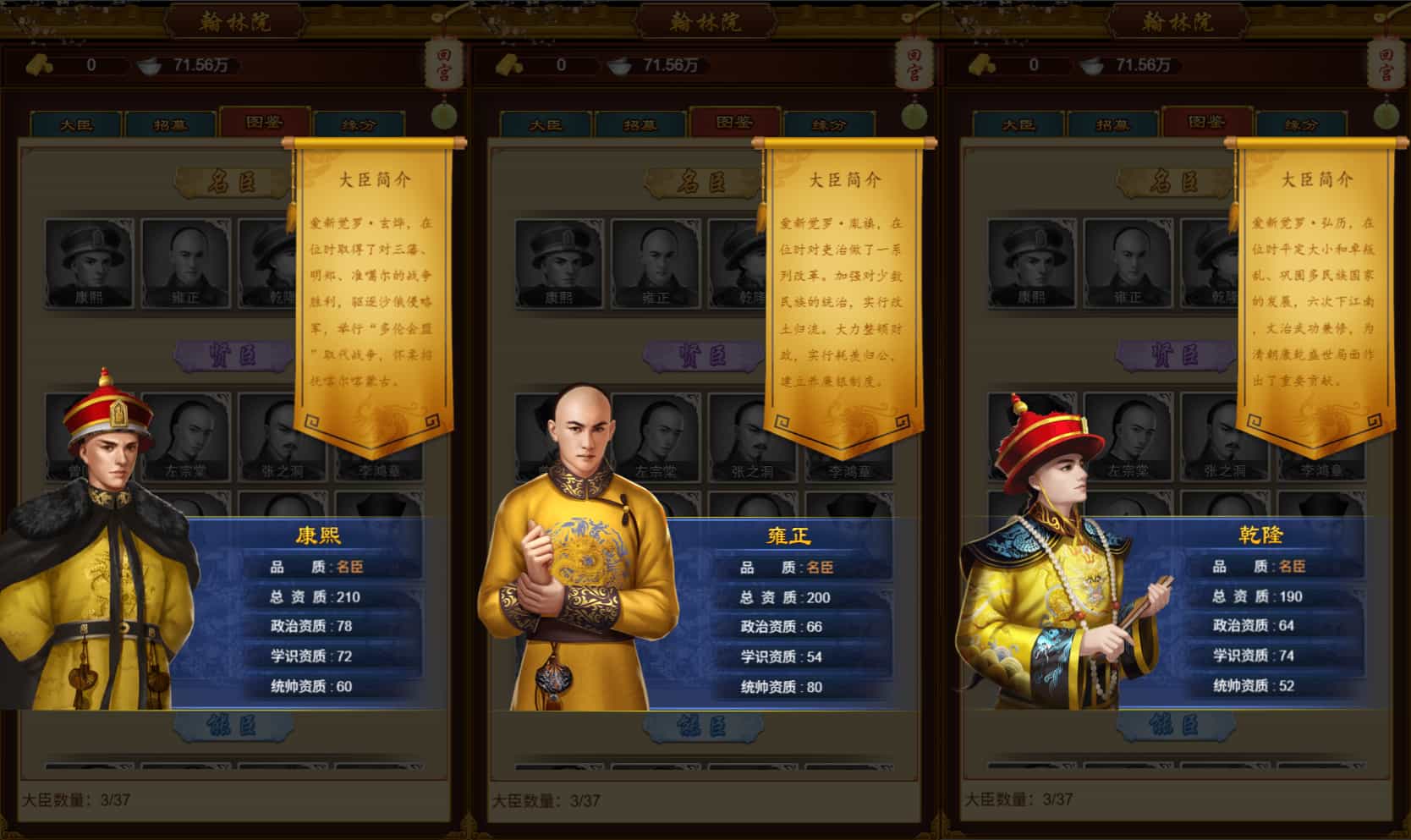1411x840 pixels.
Task: Open the 招募 recruitment tab
Action: pos(171,124)
